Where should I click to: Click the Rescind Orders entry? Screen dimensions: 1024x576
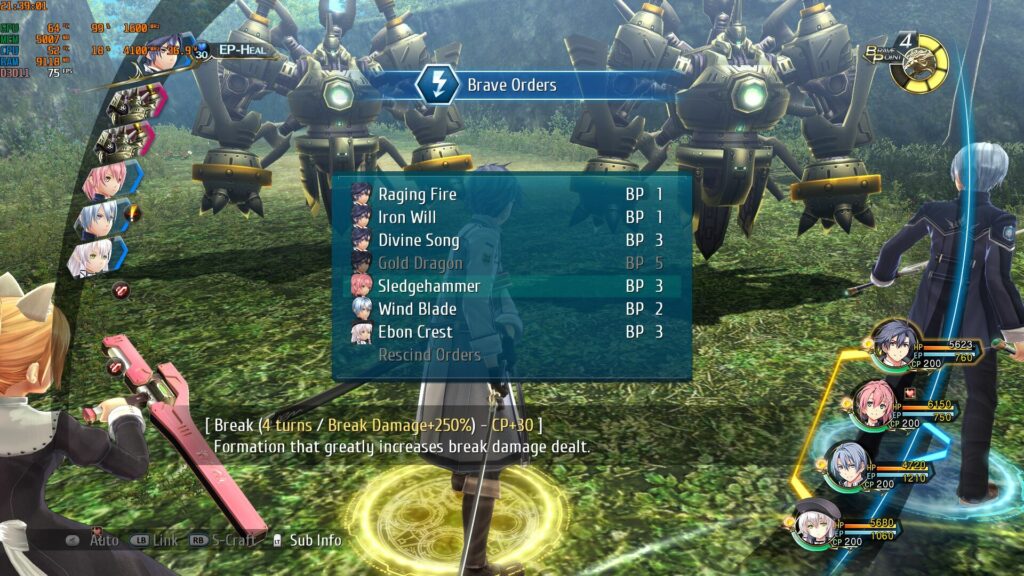[429, 355]
